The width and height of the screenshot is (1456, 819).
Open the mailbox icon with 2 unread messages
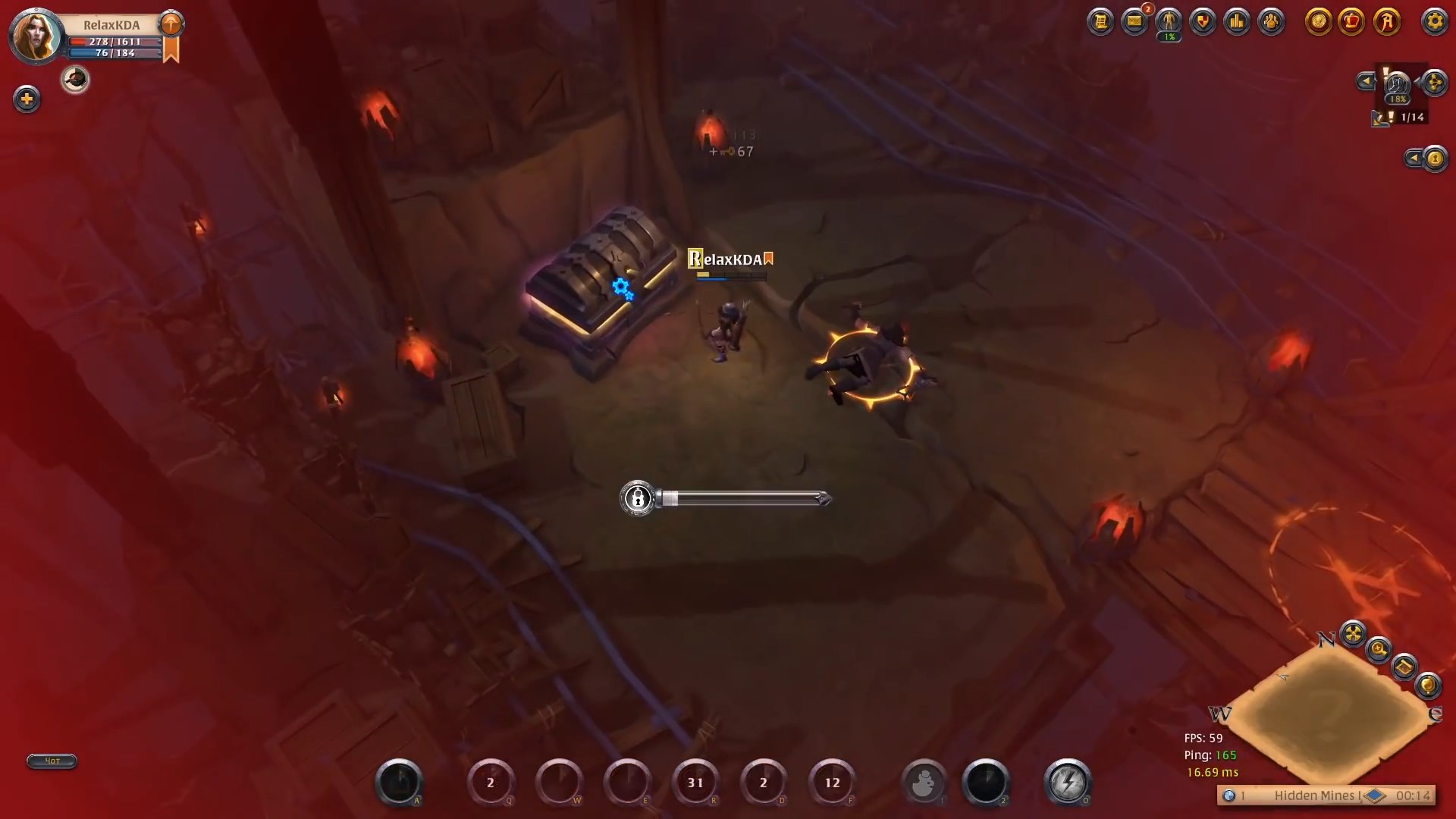(x=1134, y=21)
